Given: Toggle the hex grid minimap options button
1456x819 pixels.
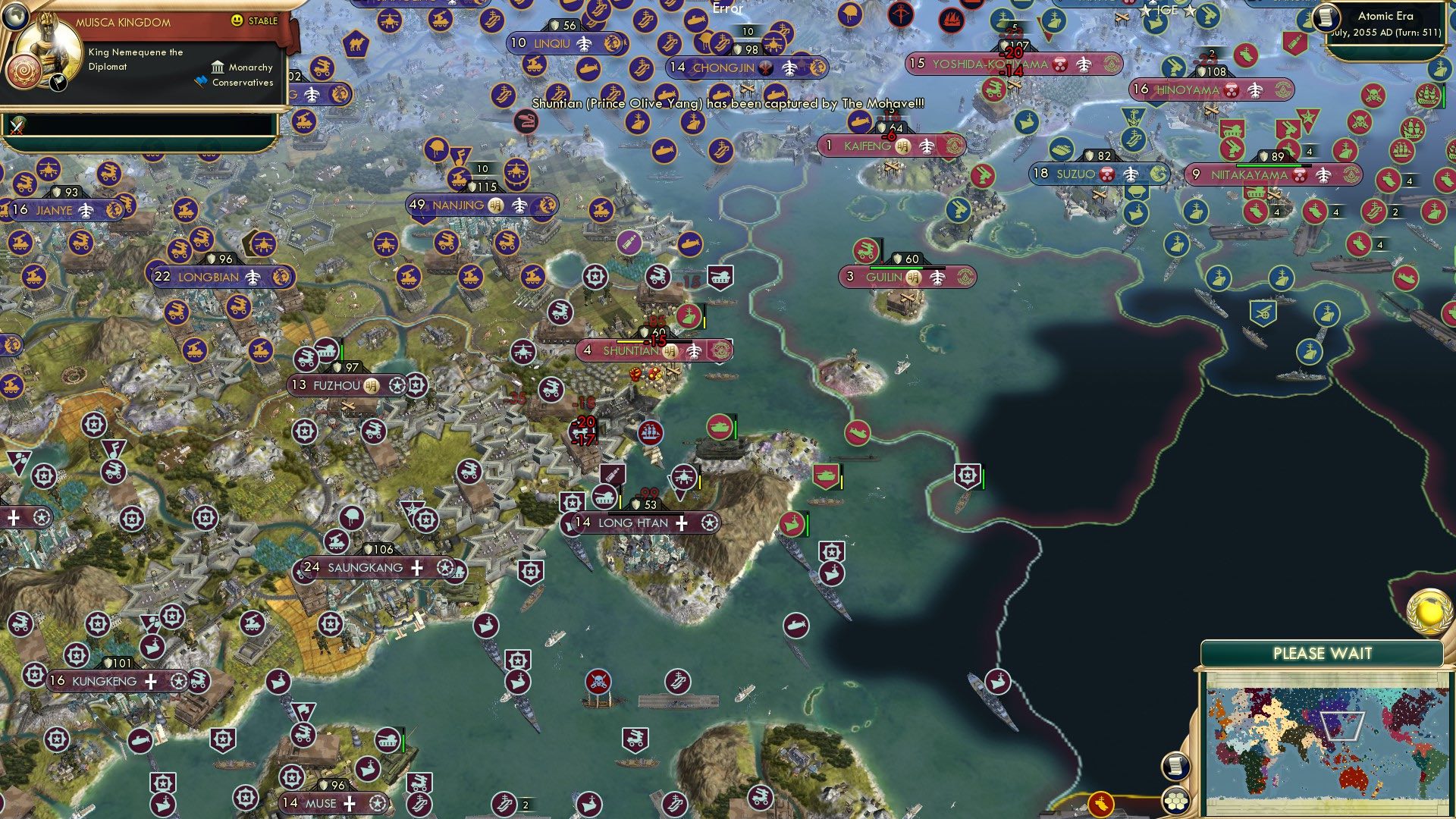Looking at the screenshot, I should (1175, 801).
